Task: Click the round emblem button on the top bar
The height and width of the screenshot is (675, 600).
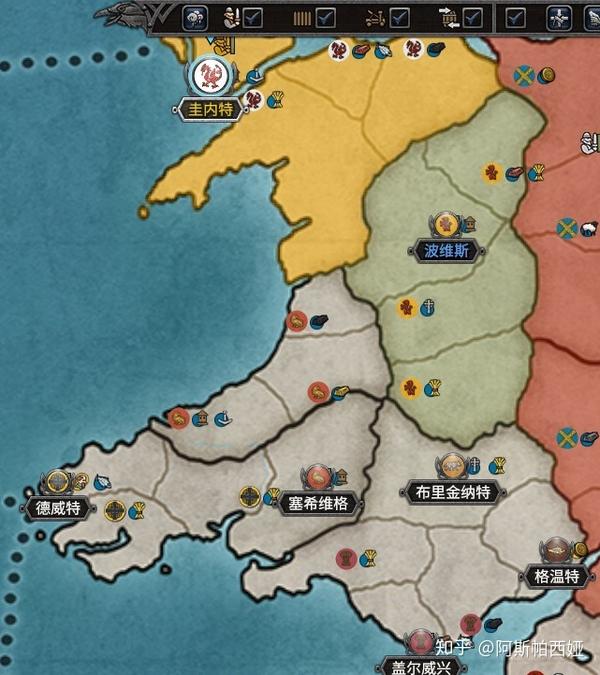Action: pos(194,17)
